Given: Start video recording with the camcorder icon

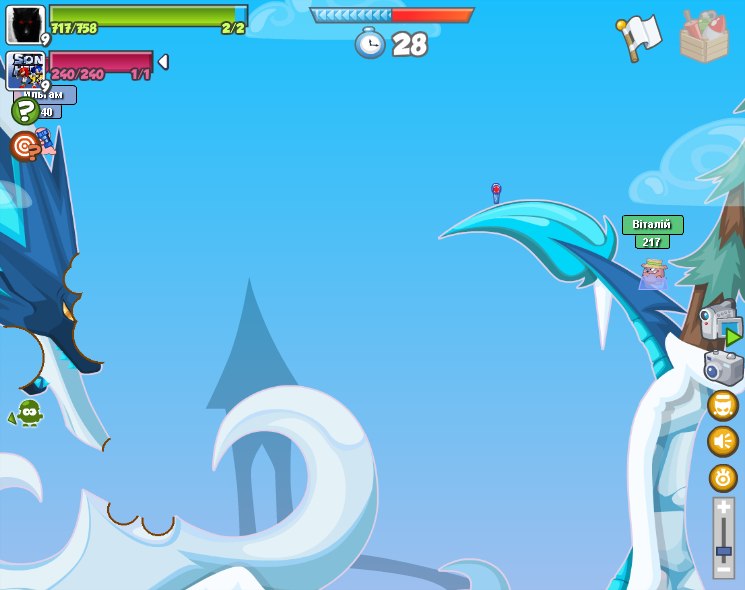Looking at the screenshot, I should point(721,323).
